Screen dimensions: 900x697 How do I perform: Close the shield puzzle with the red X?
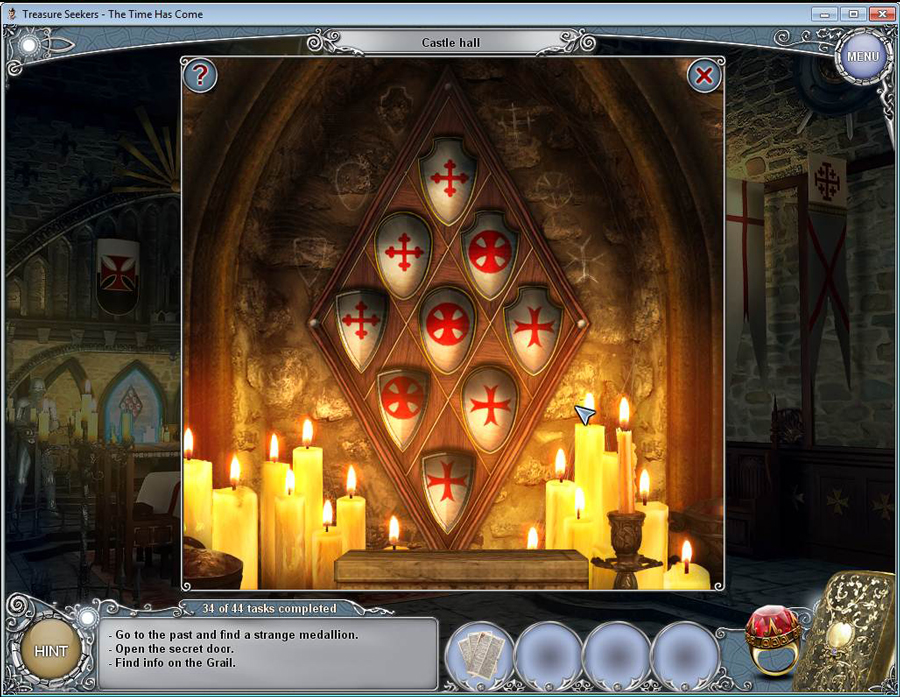point(704,75)
